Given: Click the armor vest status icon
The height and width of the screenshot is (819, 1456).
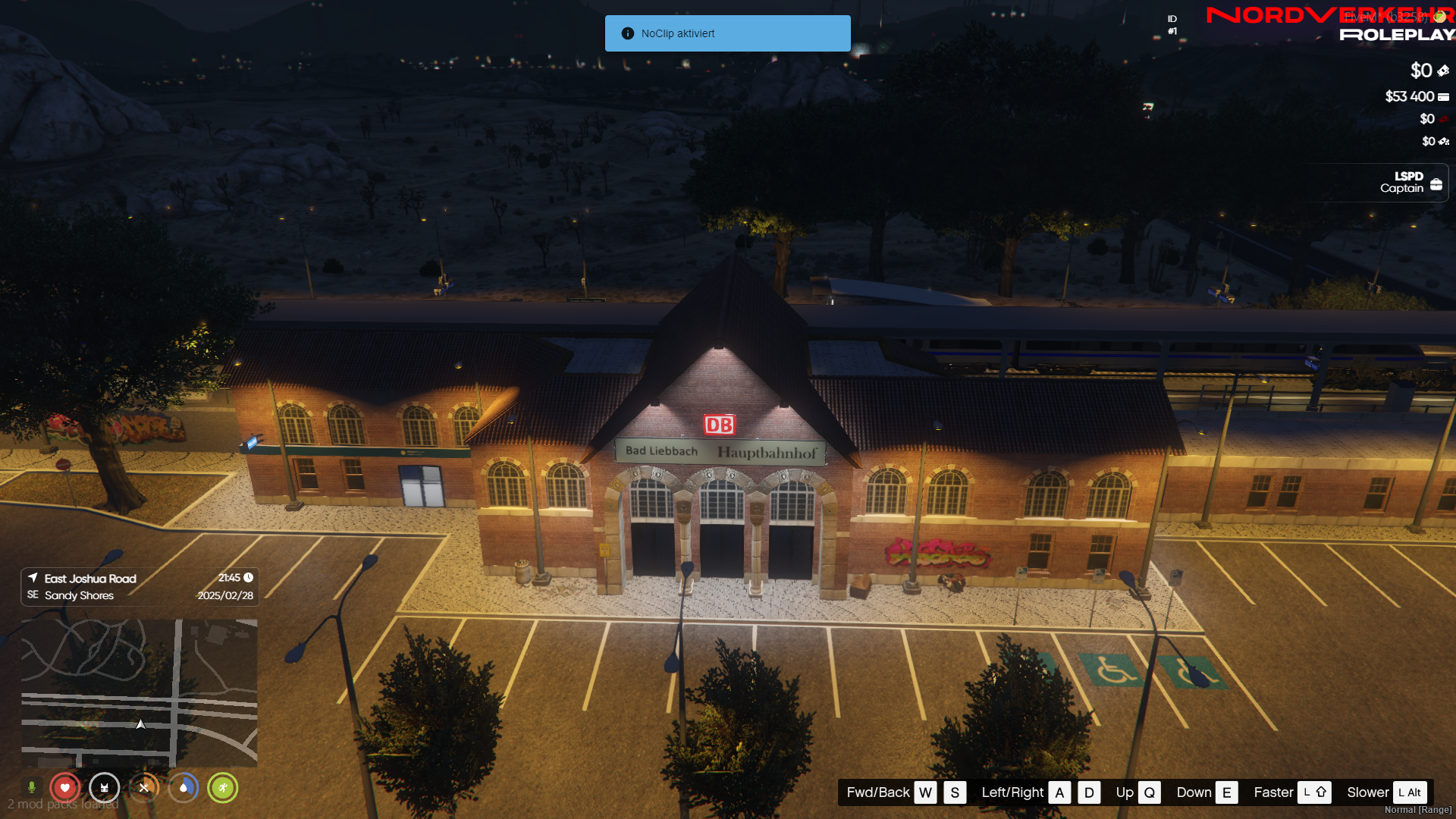Looking at the screenshot, I should coord(105,788).
